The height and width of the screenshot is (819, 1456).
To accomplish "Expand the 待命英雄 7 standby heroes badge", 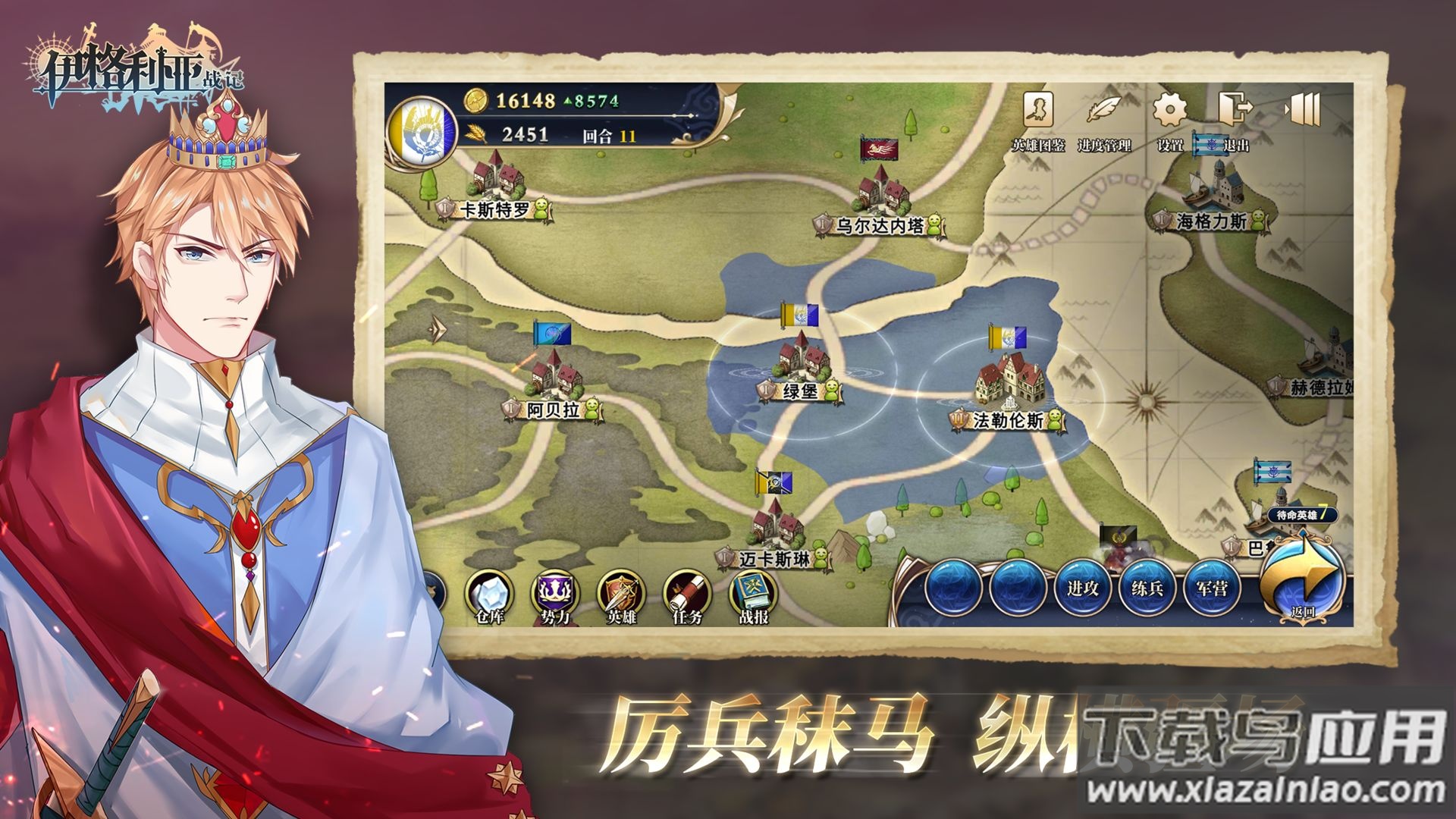I will tap(1301, 514).
